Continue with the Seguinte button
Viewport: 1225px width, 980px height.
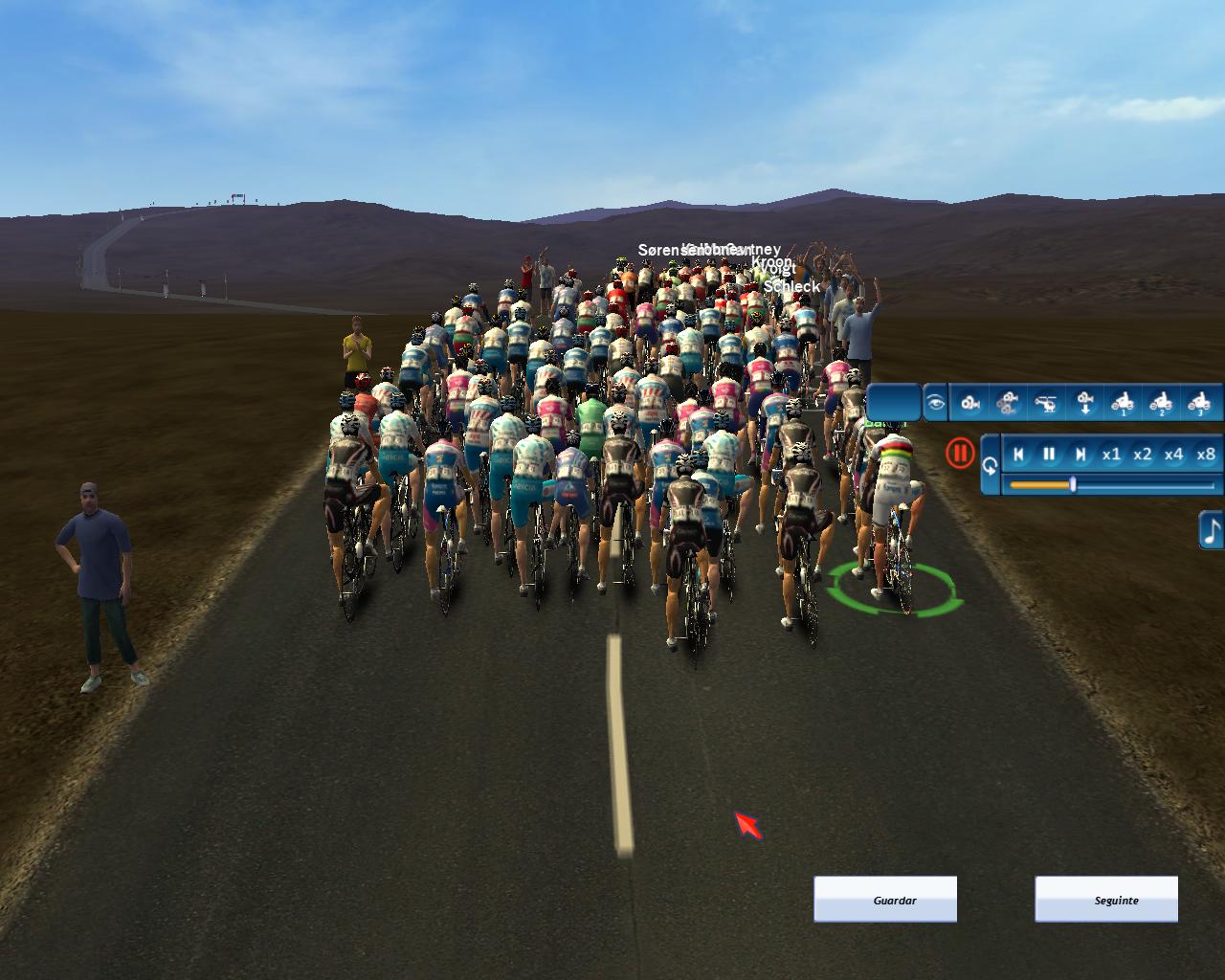(1106, 900)
